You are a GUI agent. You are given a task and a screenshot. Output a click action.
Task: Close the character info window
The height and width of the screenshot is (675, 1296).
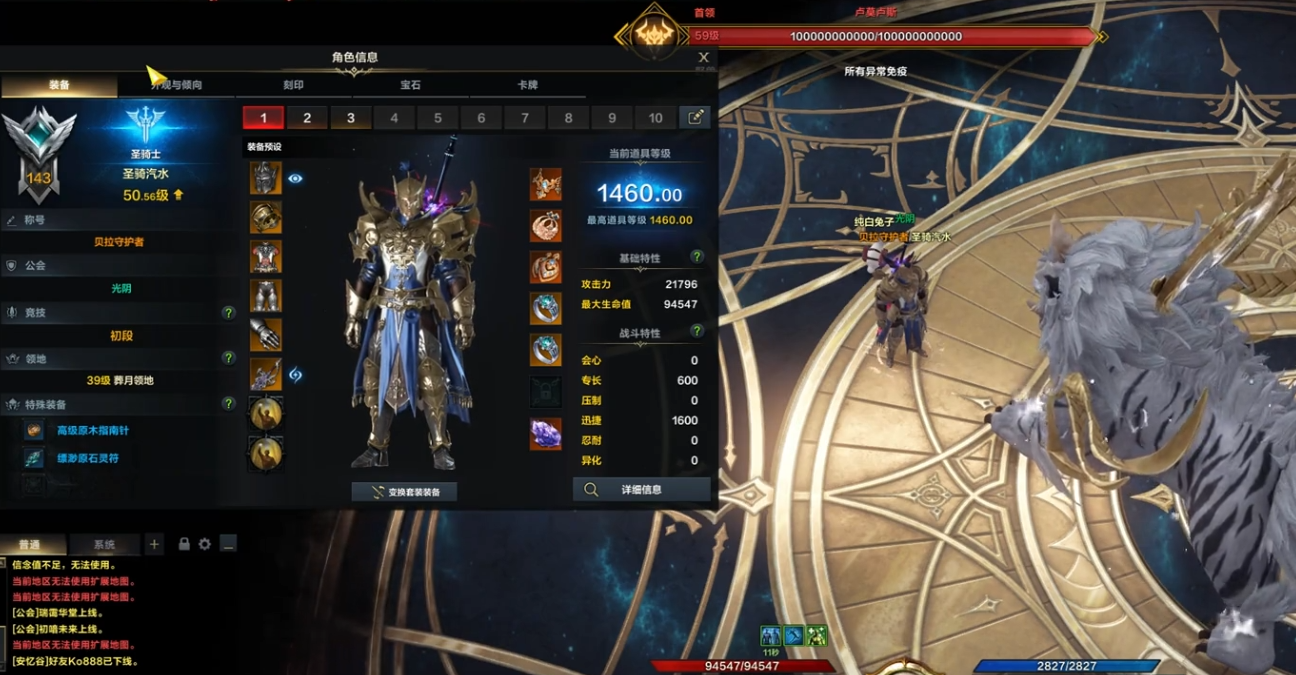tap(703, 58)
